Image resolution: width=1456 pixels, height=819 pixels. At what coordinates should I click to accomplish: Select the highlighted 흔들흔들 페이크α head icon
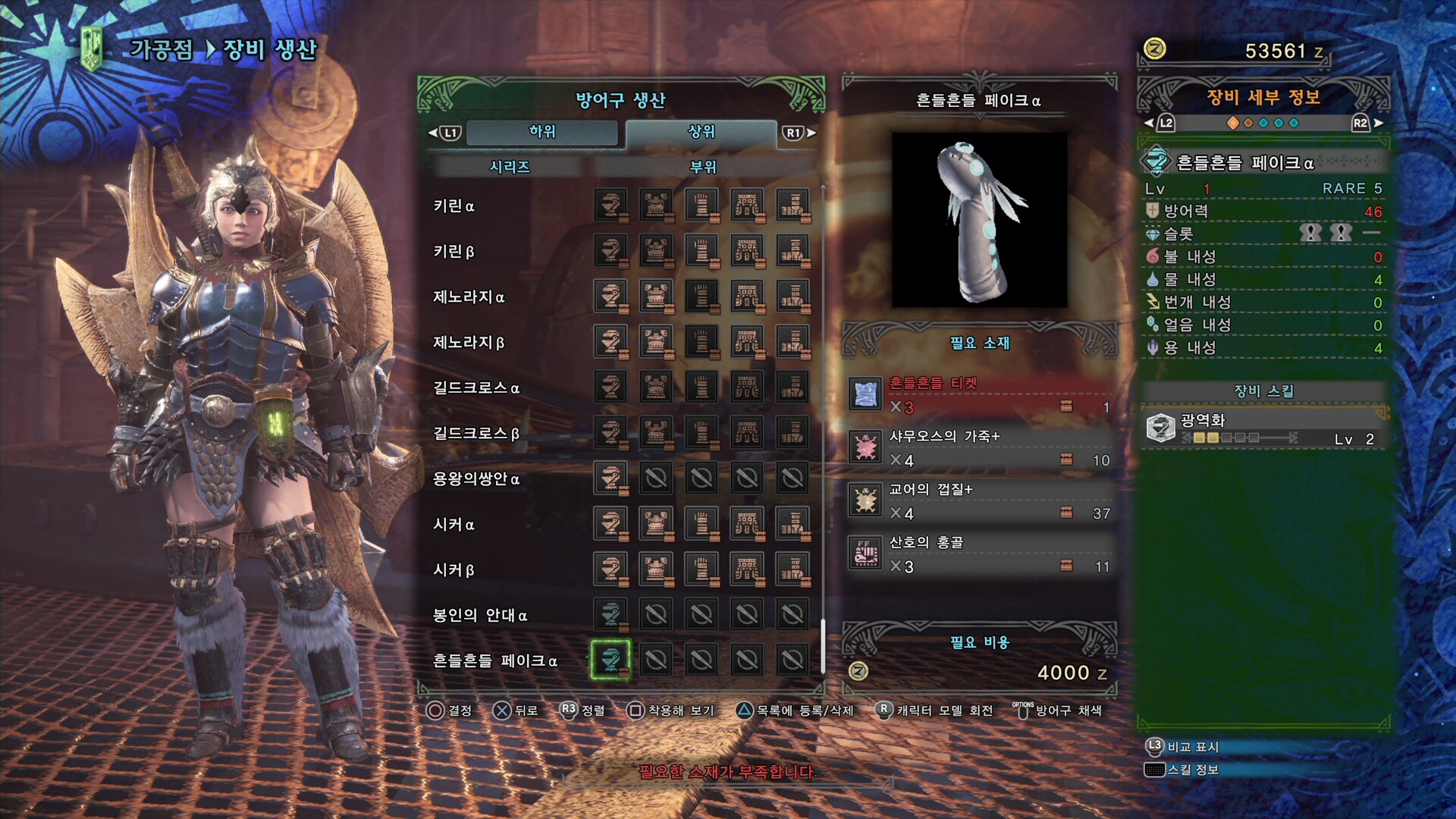pos(610,660)
